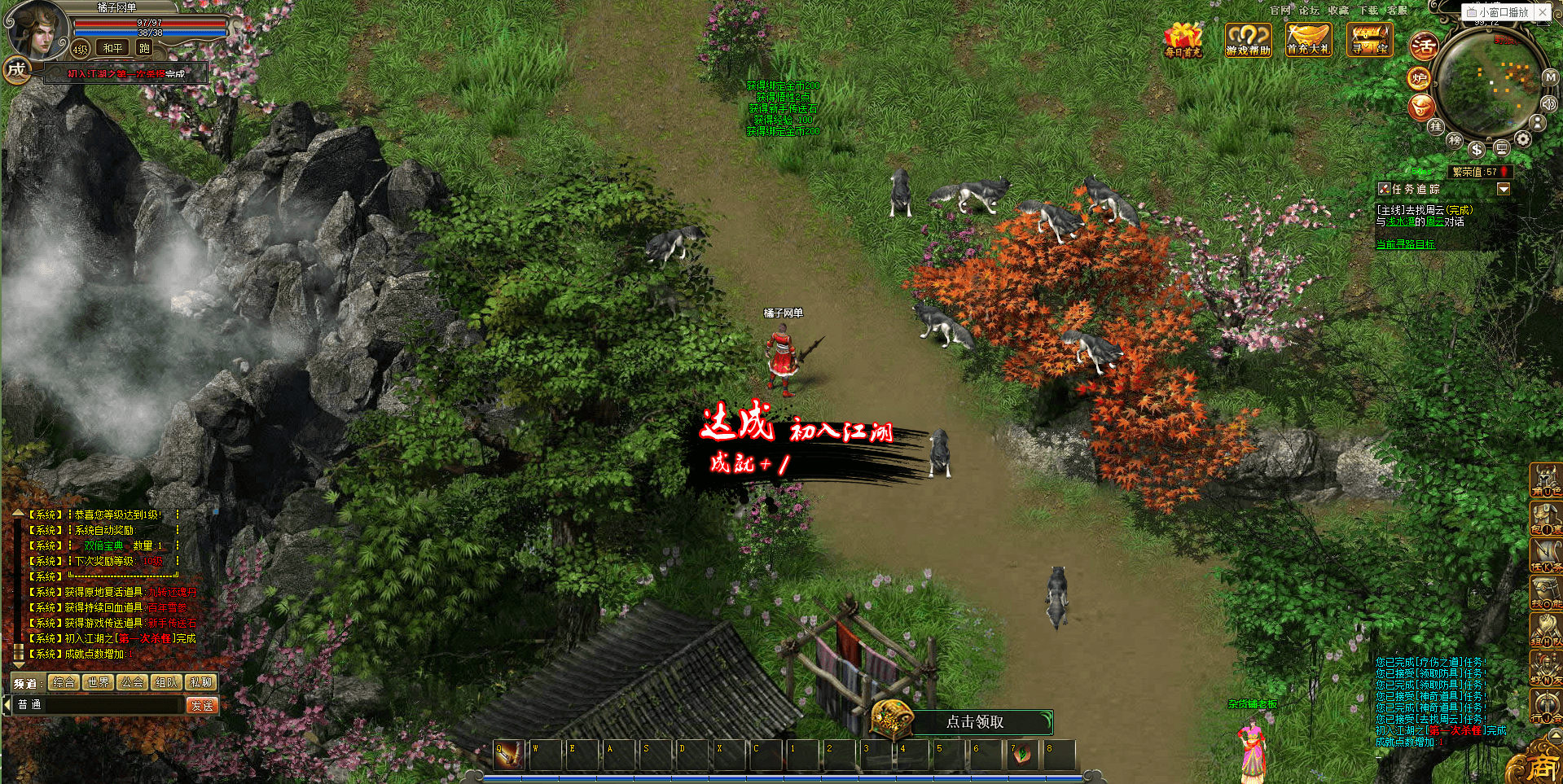Collapse the 任务追踪 quest tracker dropdown arrow
This screenshot has width=1563, height=784.
1504,189
